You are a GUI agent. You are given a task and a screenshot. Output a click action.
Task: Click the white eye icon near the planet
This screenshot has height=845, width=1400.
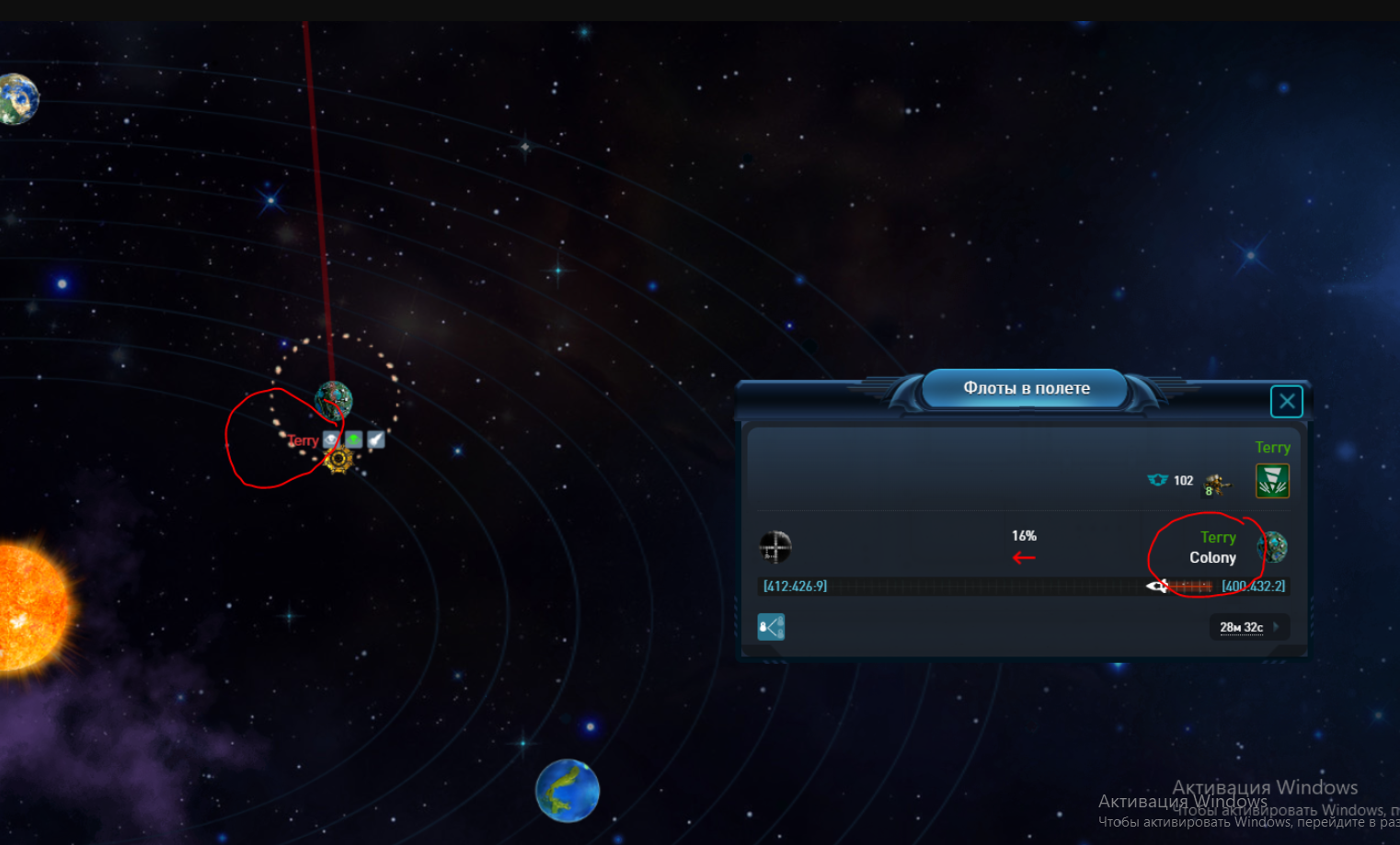tap(331, 440)
